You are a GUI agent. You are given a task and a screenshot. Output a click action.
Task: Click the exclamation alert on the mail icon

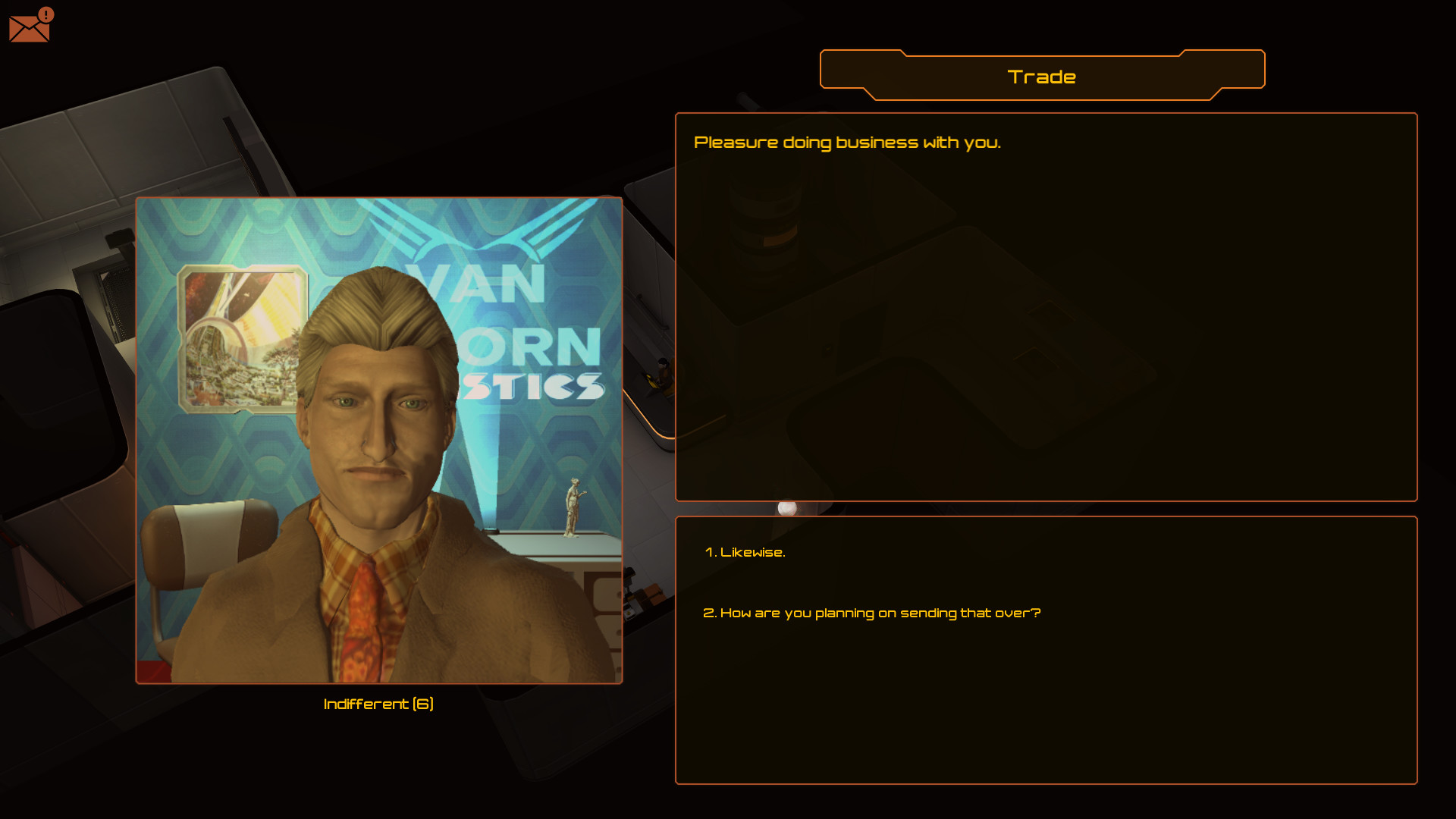pyautogui.click(x=45, y=14)
